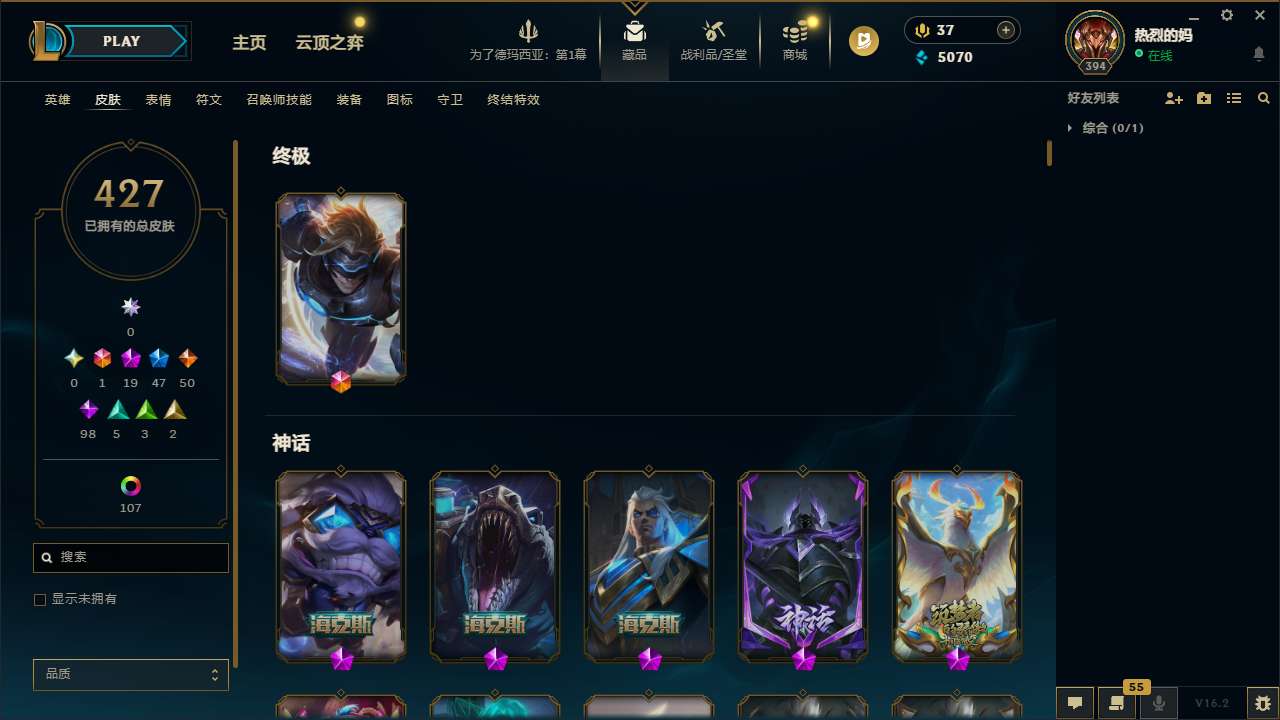1280x720 pixels.
Task: Click the add friend icon
Action: (1174, 98)
